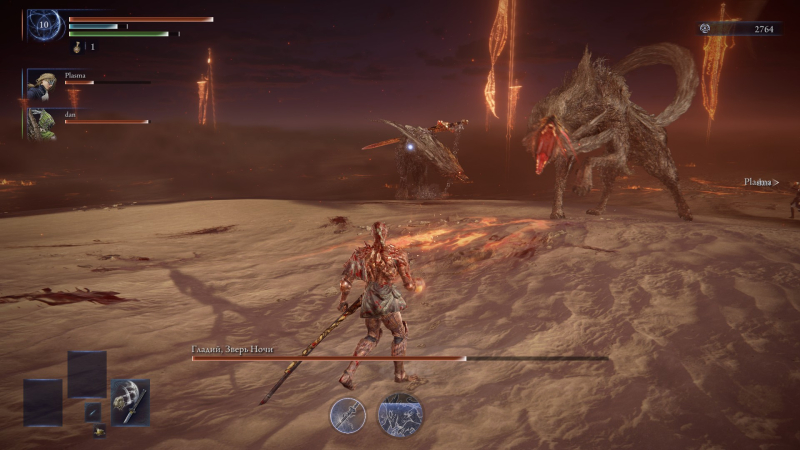Select teammate dan's portrait
The height and width of the screenshot is (450, 800).
coord(41,123)
